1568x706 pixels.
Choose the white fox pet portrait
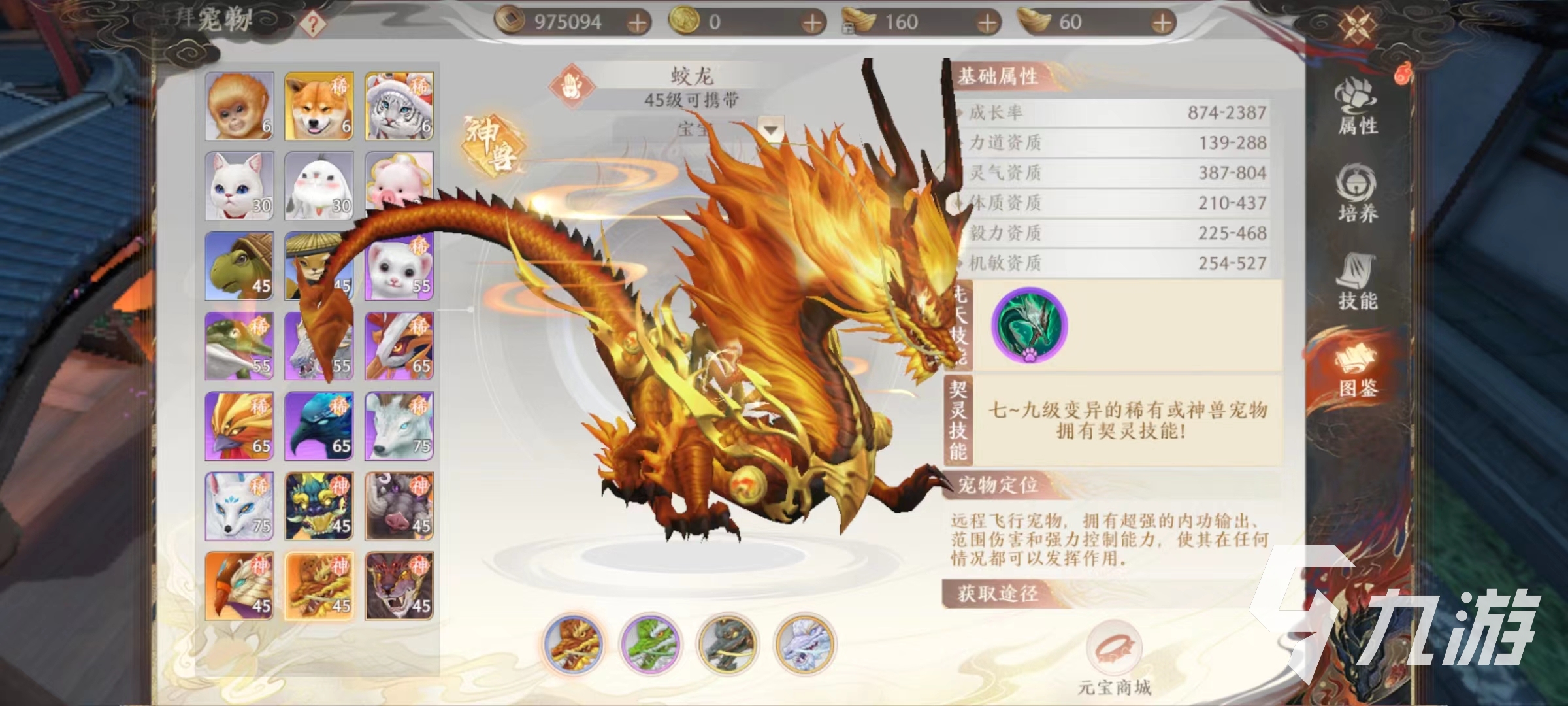point(239,506)
